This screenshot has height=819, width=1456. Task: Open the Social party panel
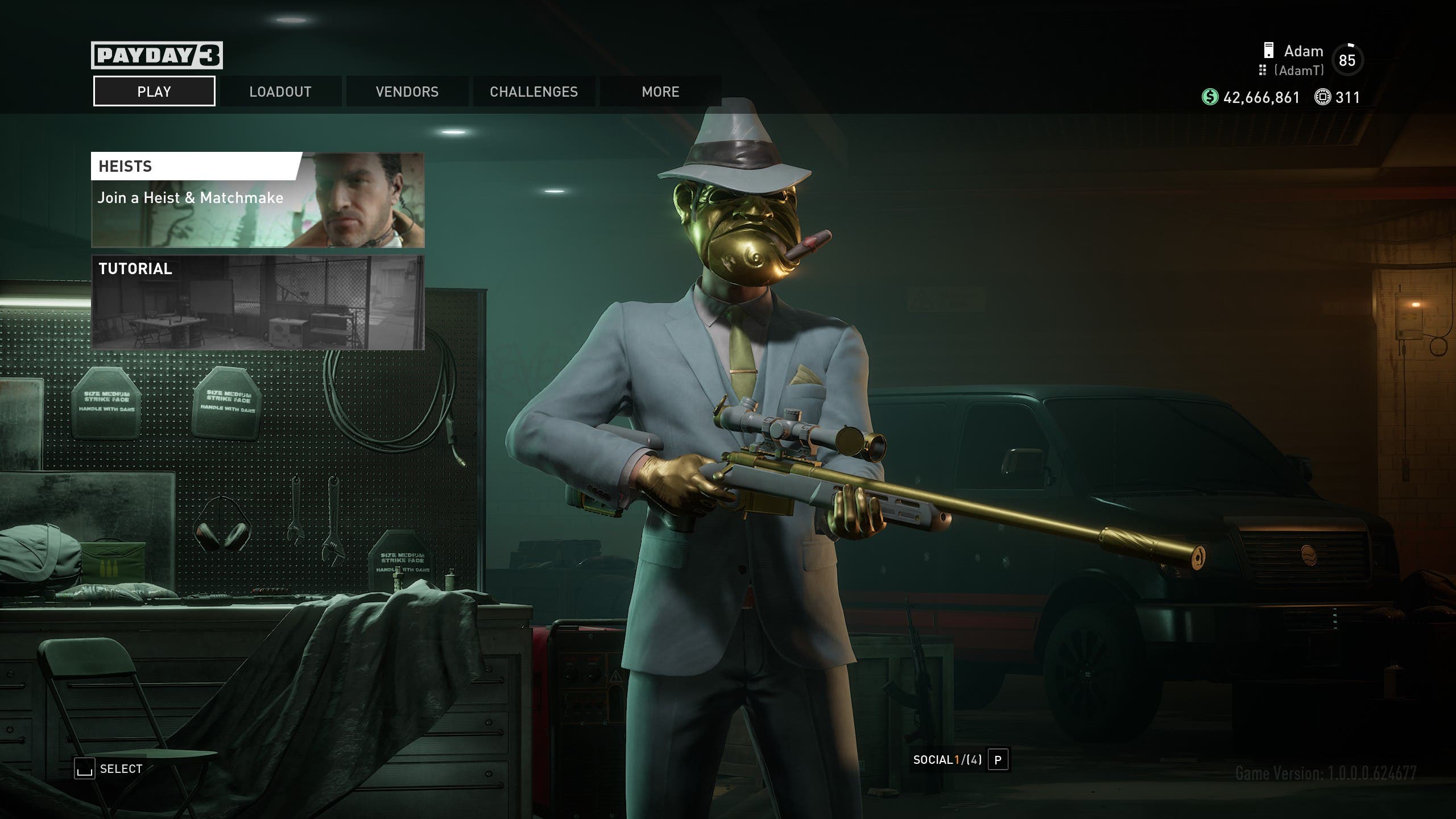coord(960,760)
